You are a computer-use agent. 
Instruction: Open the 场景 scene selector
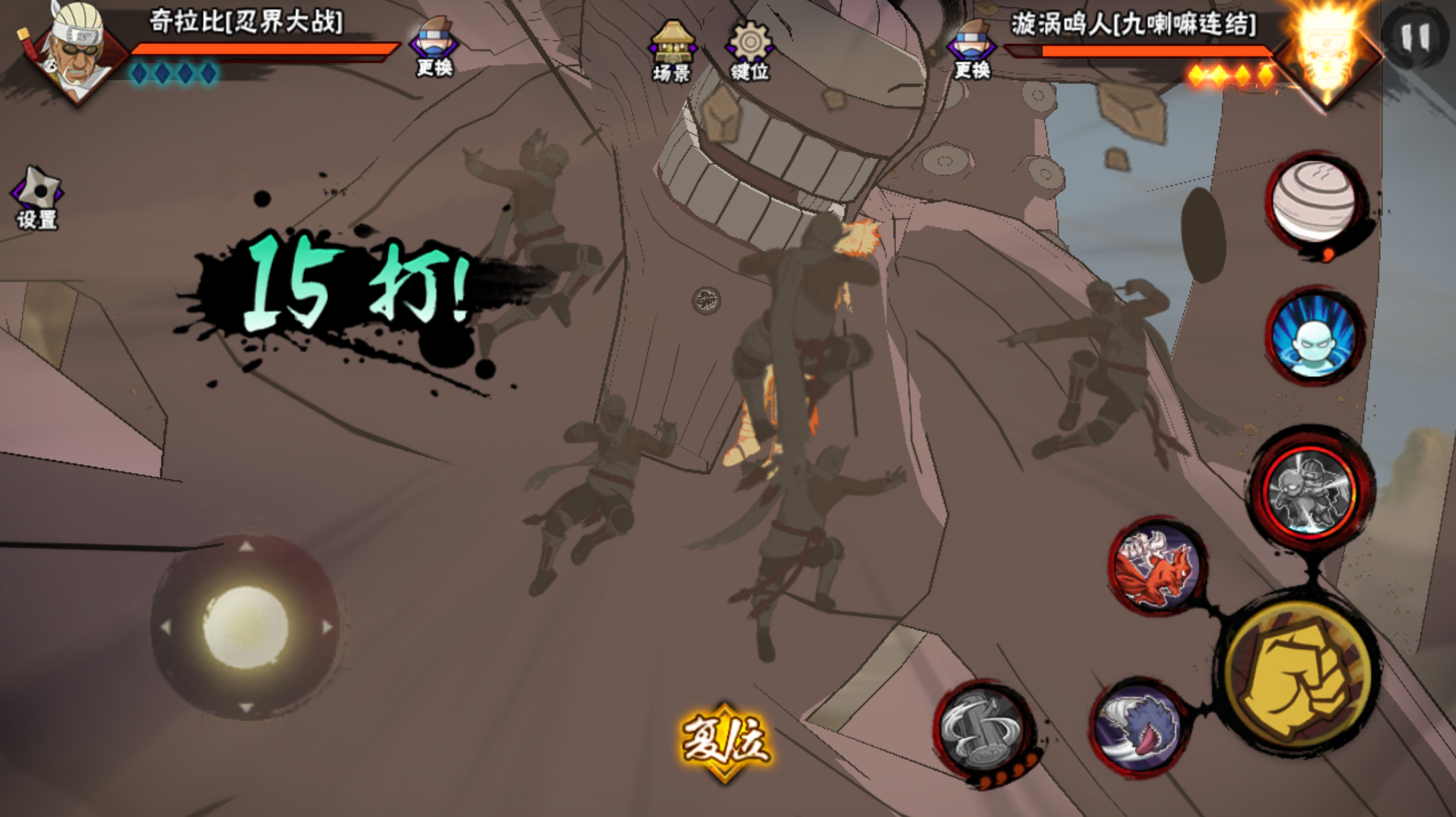671,51
